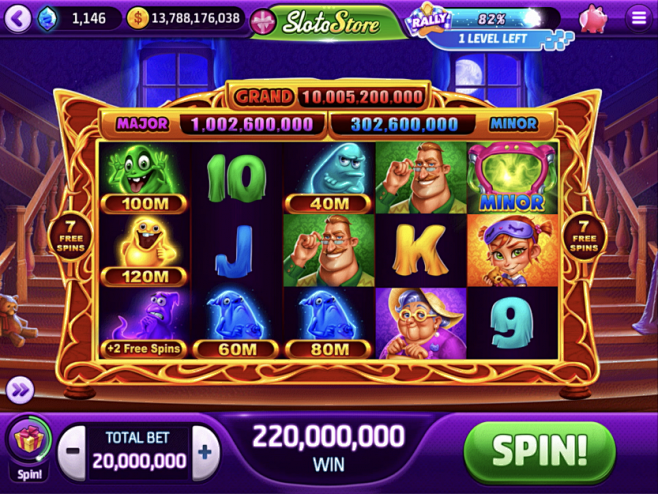Expand the double-arrow side panel button
The image size is (658, 494).
pyautogui.click(x=19, y=390)
